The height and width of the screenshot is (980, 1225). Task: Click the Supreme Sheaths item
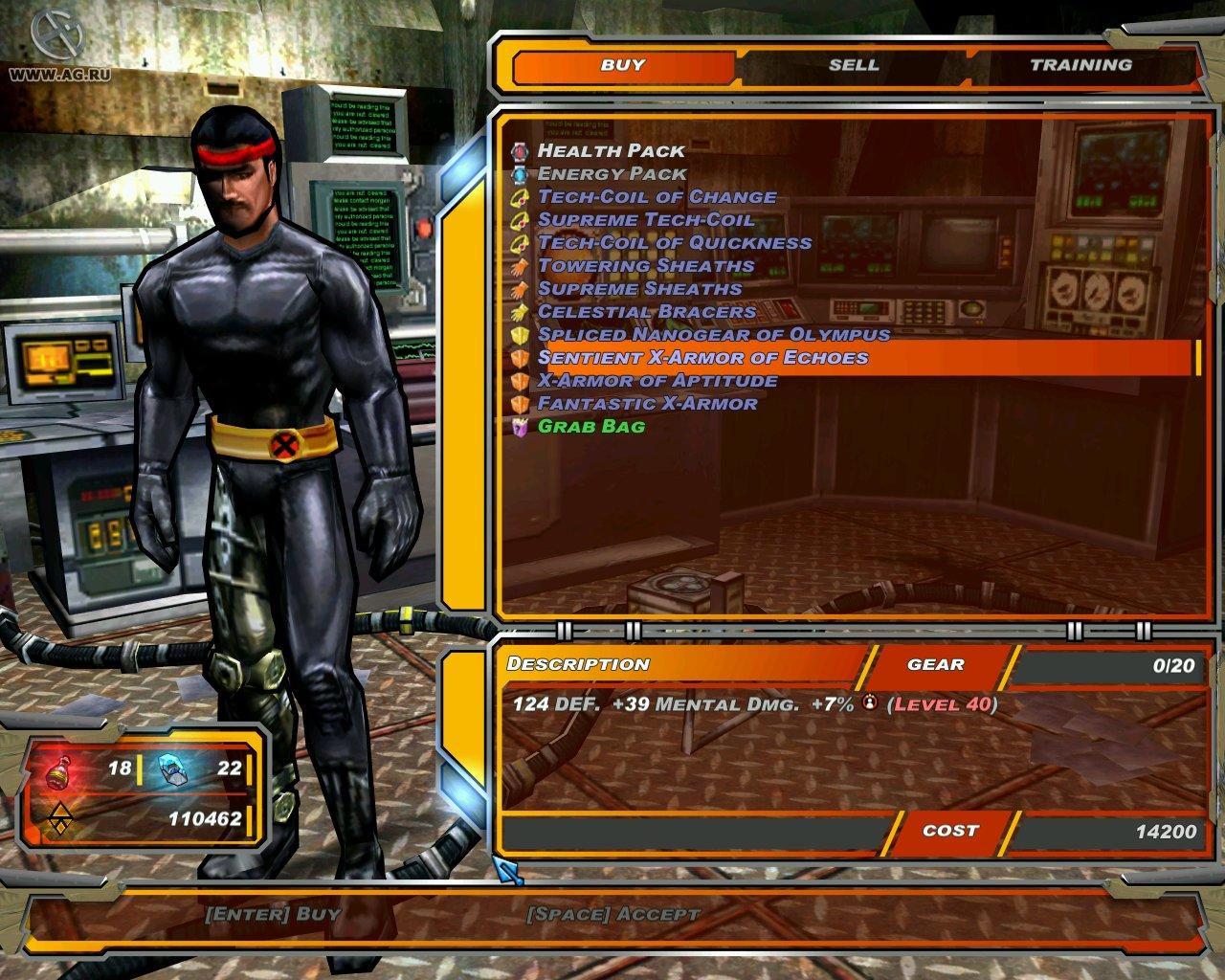point(639,288)
